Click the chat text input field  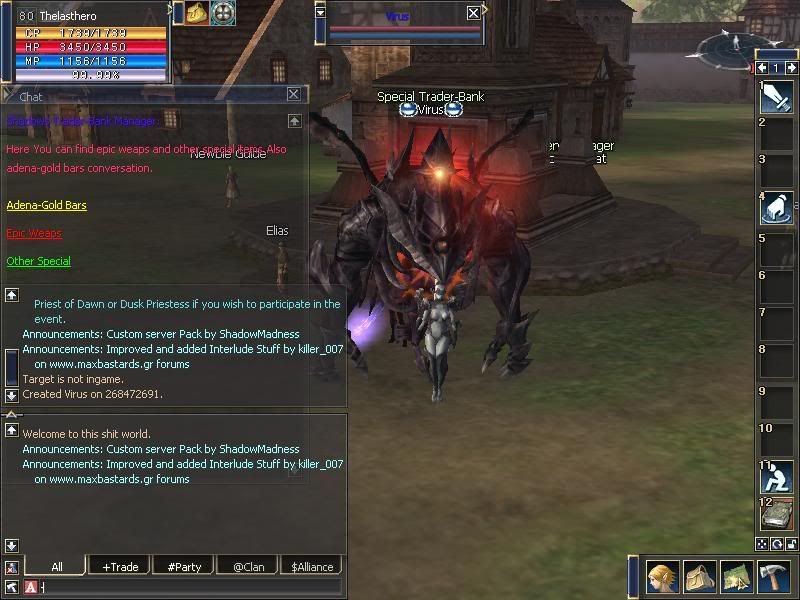[x=190, y=587]
